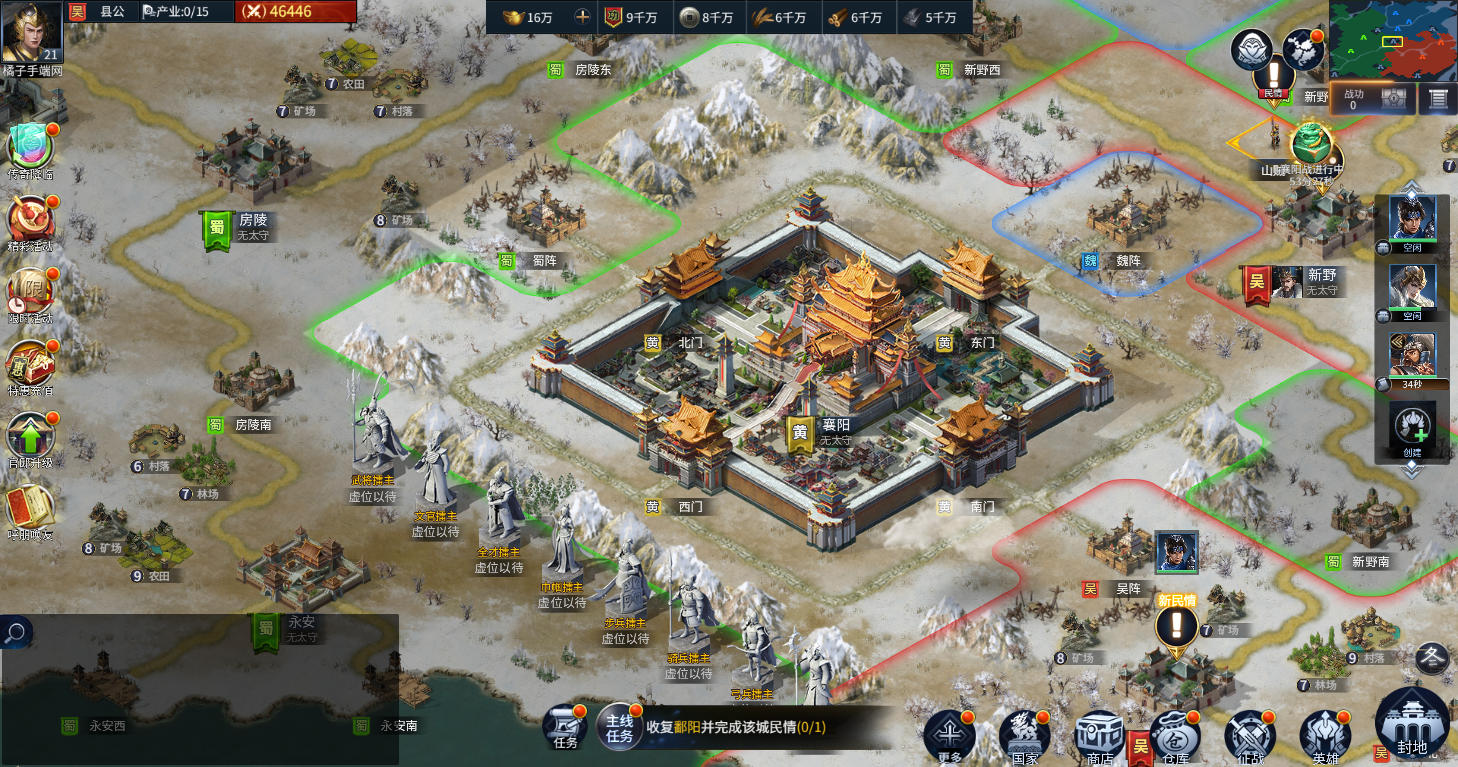Open the 更多 more menu
This screenshot has height=767, width=1458.
949,736
